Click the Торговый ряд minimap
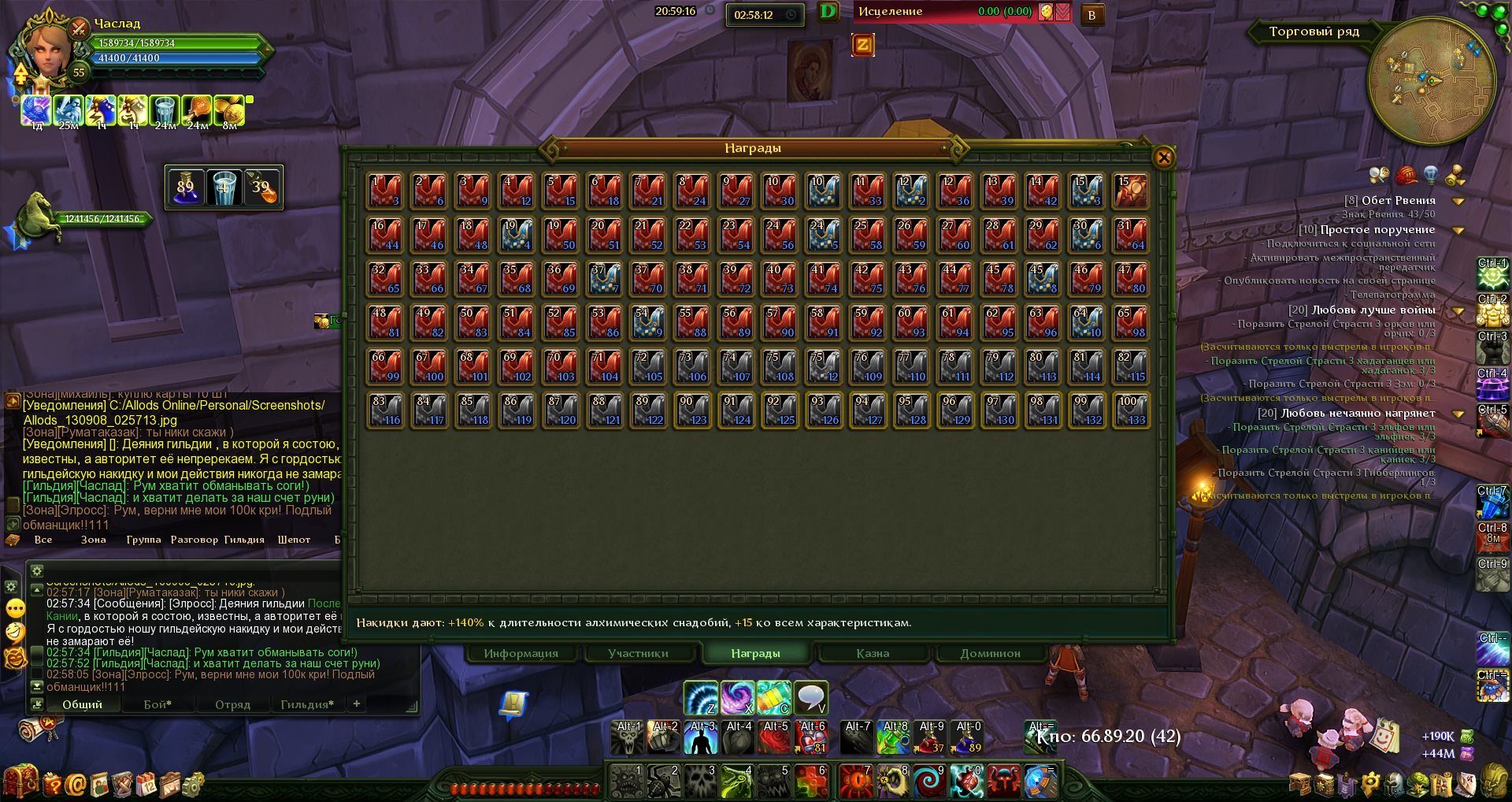 [1431, 81]
